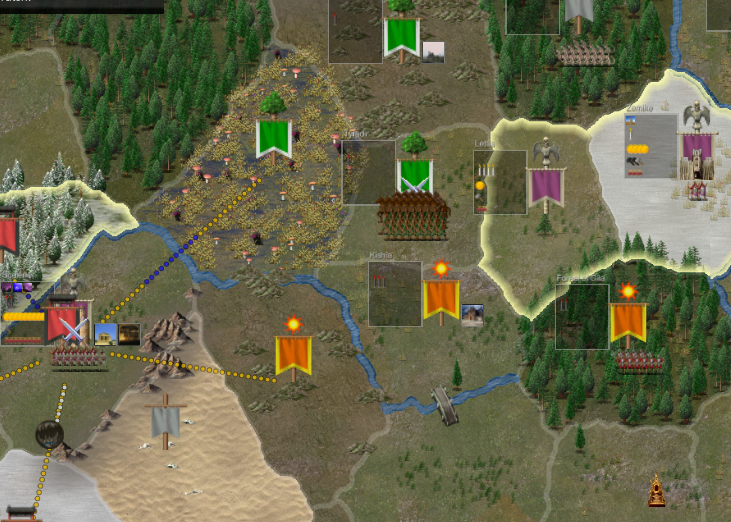The width and height of the screenshot is (731, 522).
Task: Select the dark sphere on the dotted path
Action: pyautogui.click(x=49, y=434)
